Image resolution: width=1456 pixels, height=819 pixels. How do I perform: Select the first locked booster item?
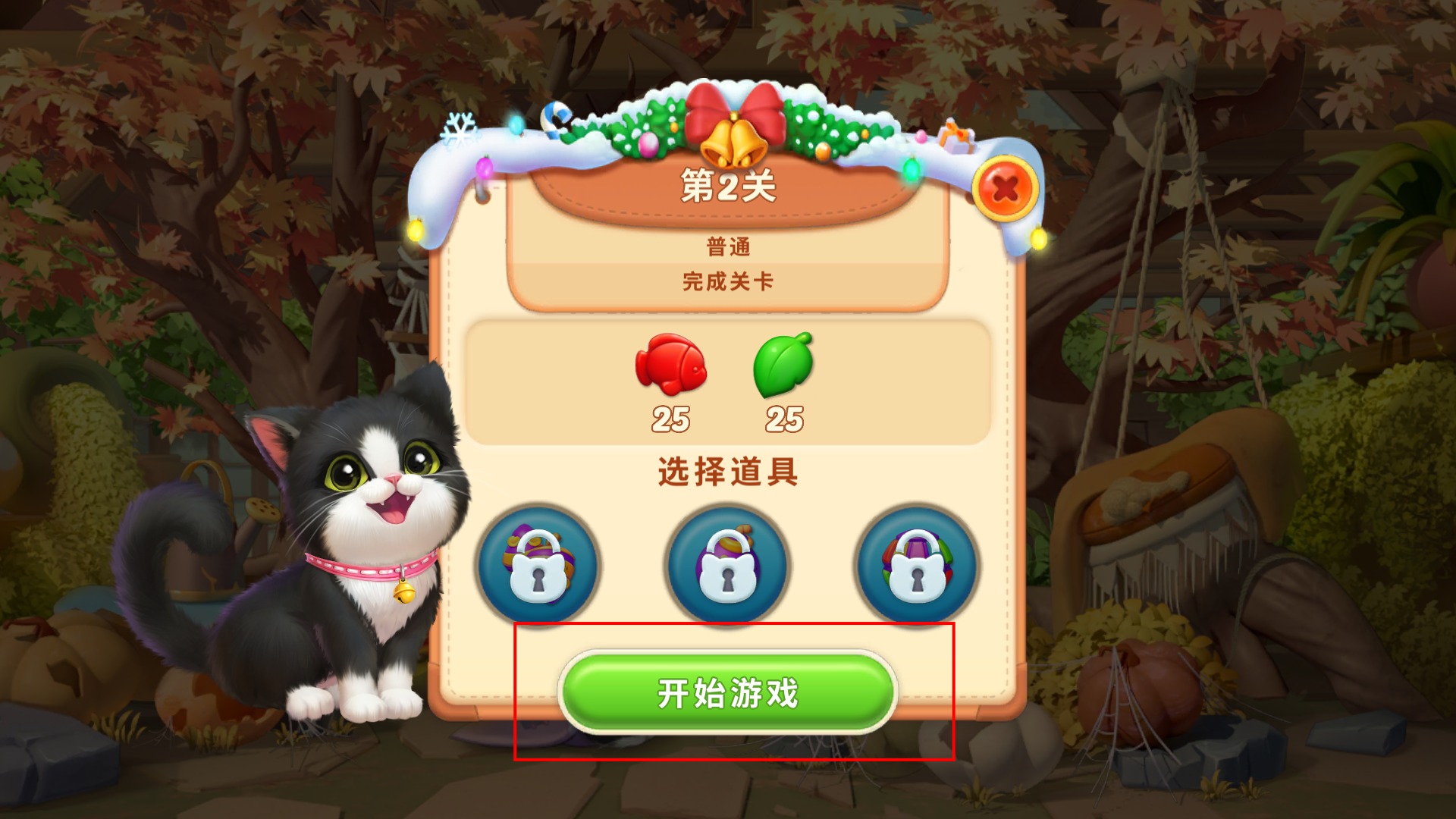point(541,565)
